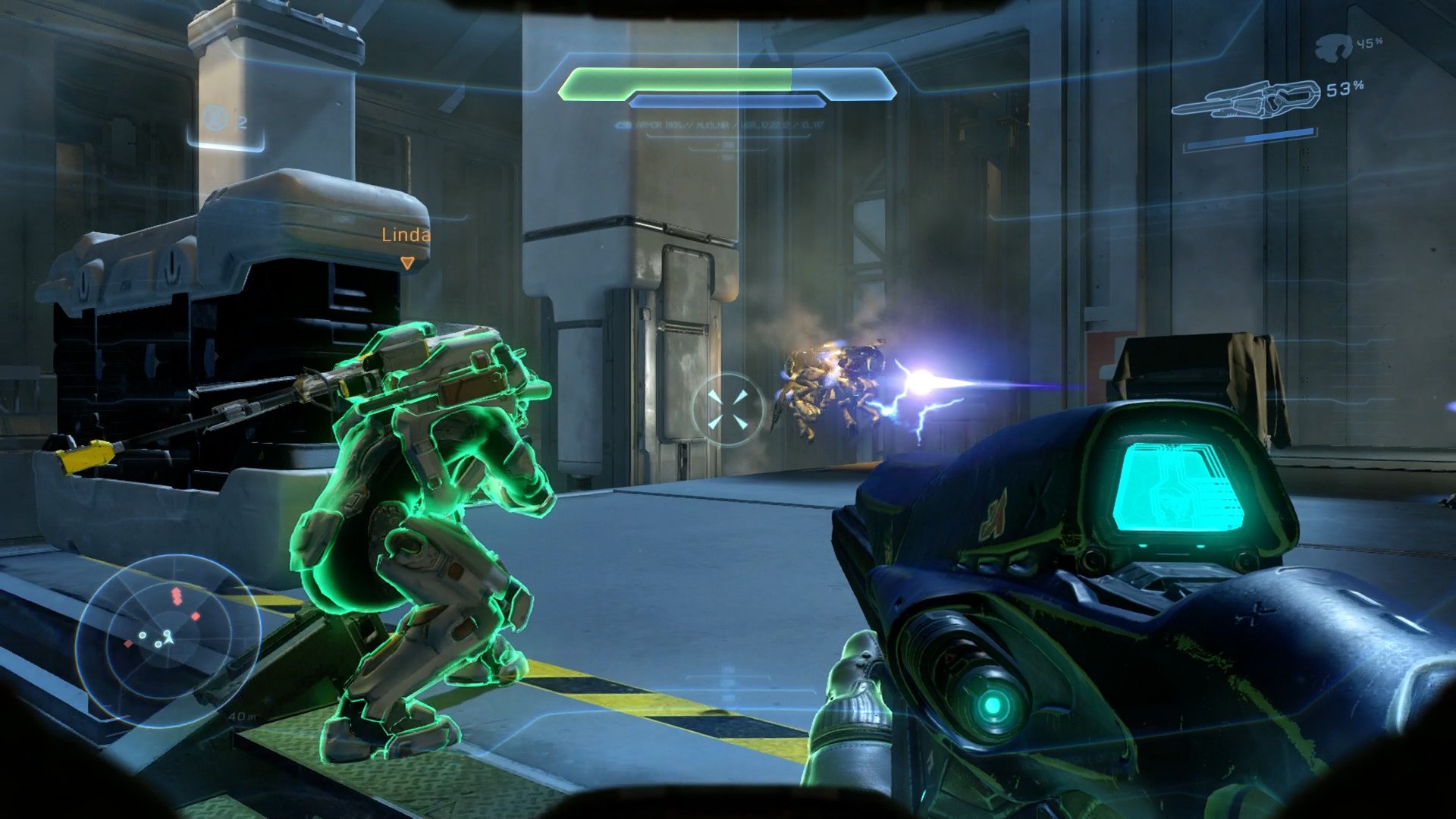Viewport: 1456px width, 819px height.
Task: Click the center crosshair reticle
Action: tap(730, 408)
